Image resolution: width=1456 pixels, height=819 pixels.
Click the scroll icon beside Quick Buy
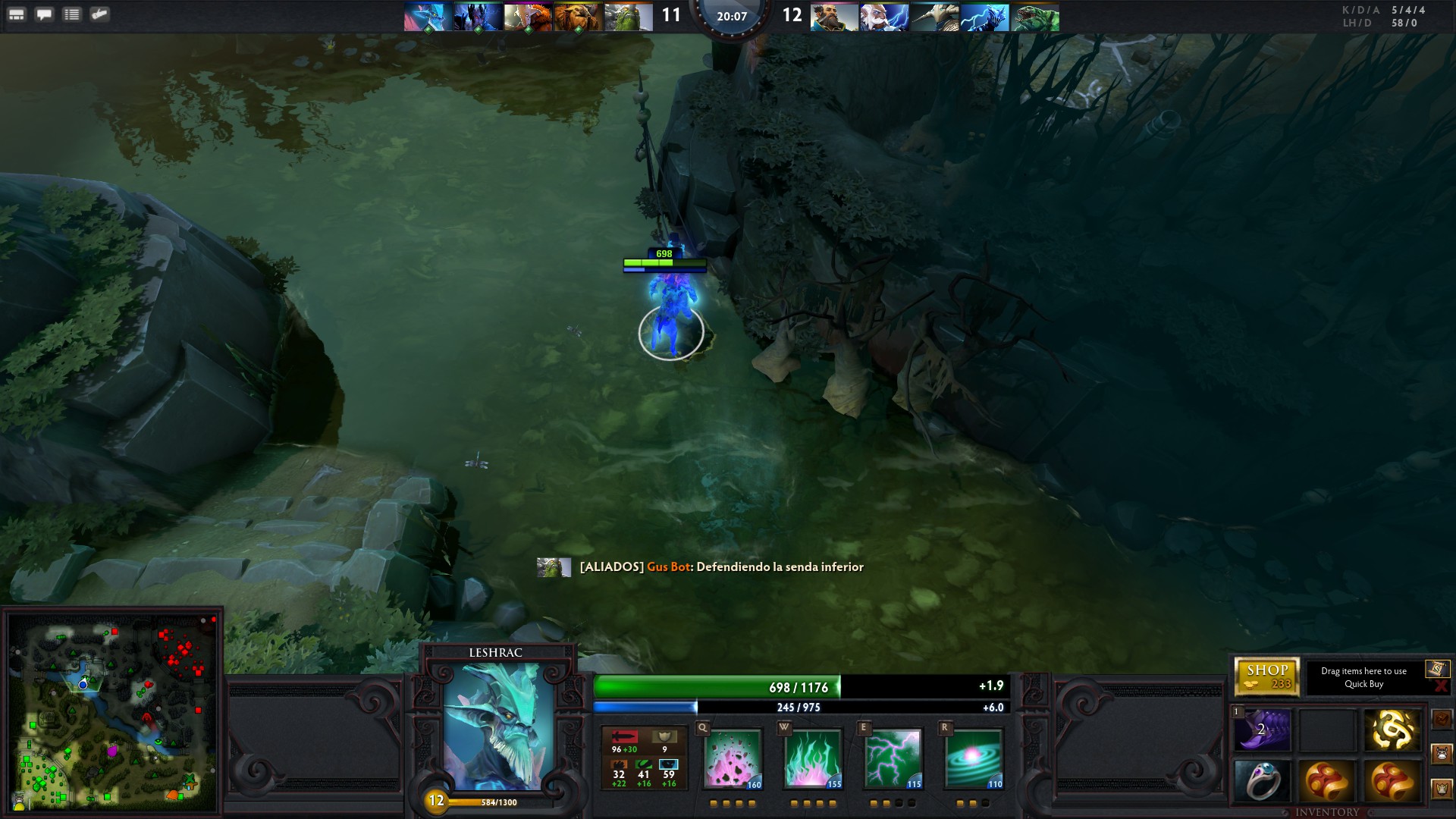pos(1437,668)
